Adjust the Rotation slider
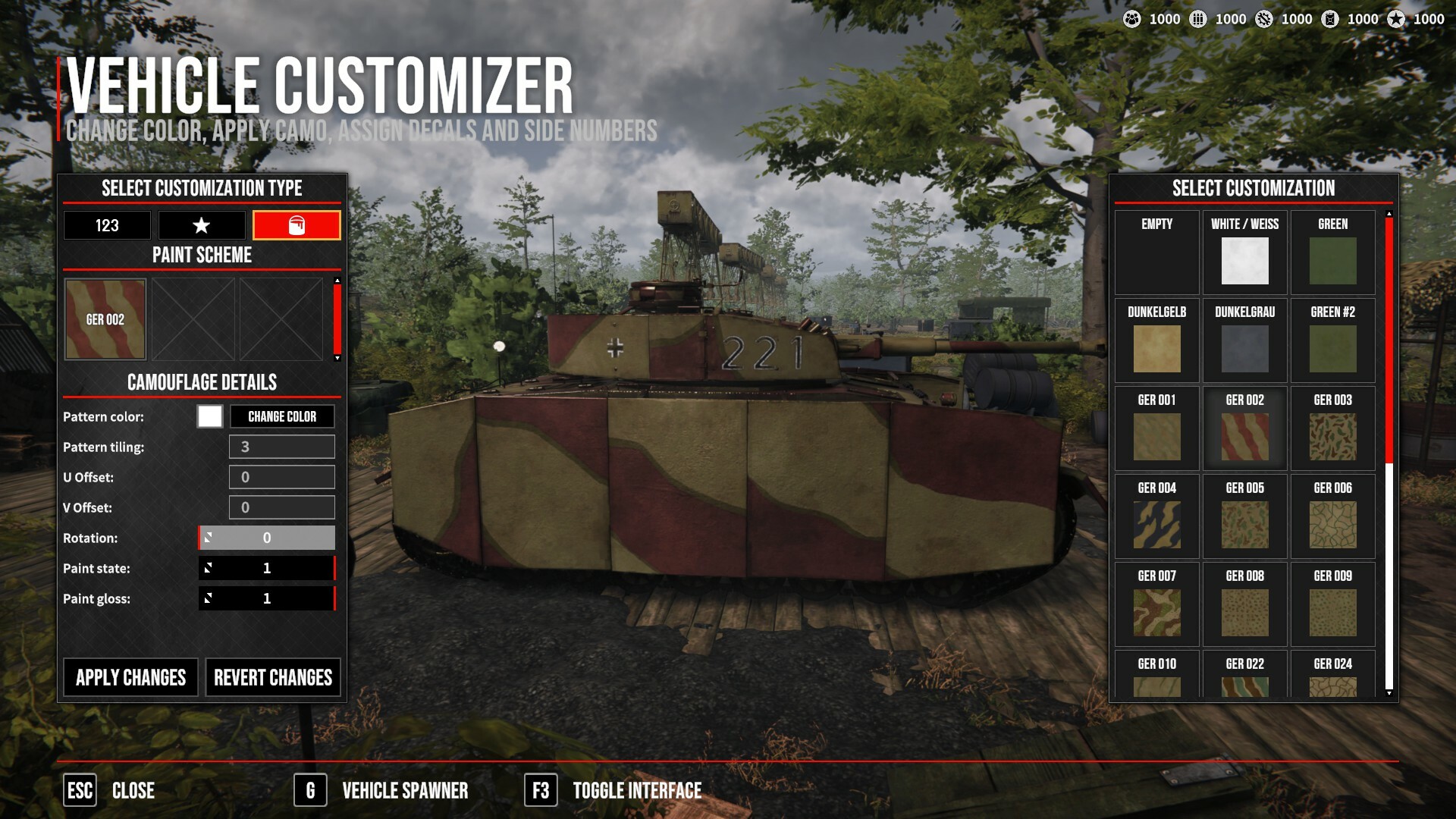This screenshot has width=1456, height=819. point(266,538)
